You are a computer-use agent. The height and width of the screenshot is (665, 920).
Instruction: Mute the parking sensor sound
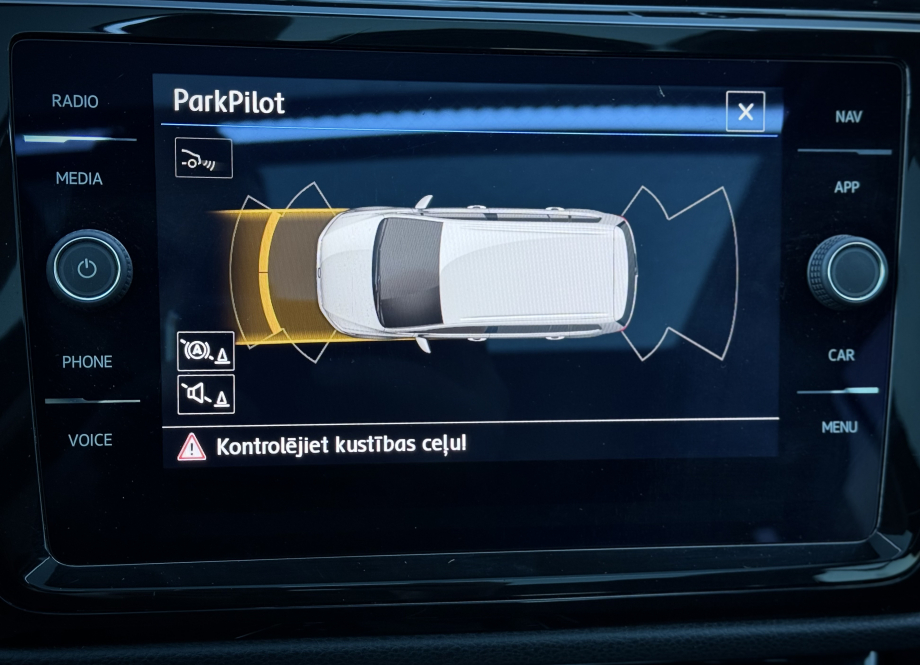(x=205, y=395)
